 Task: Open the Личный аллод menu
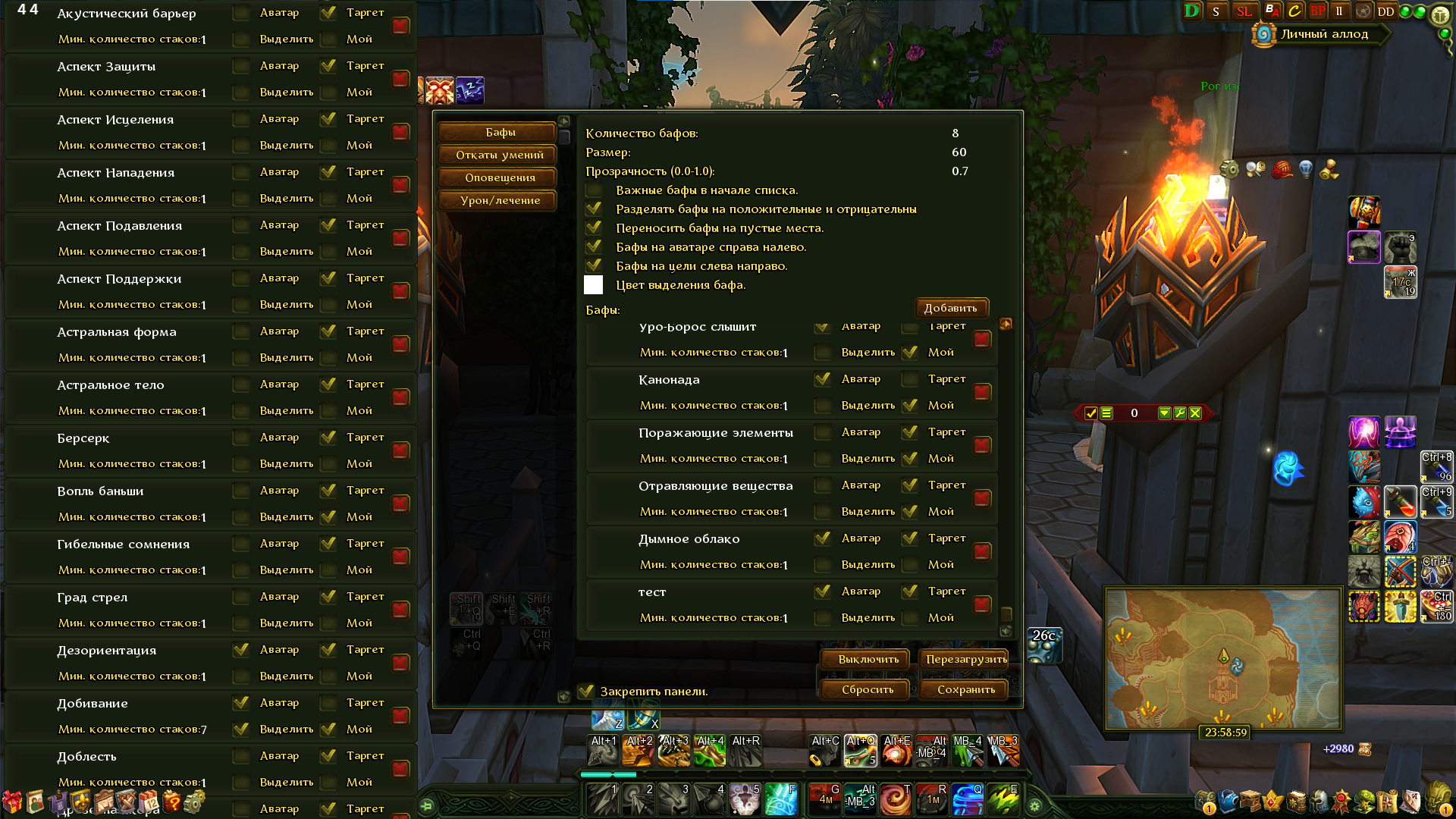pyautogui.click(x=1323, y=34)
